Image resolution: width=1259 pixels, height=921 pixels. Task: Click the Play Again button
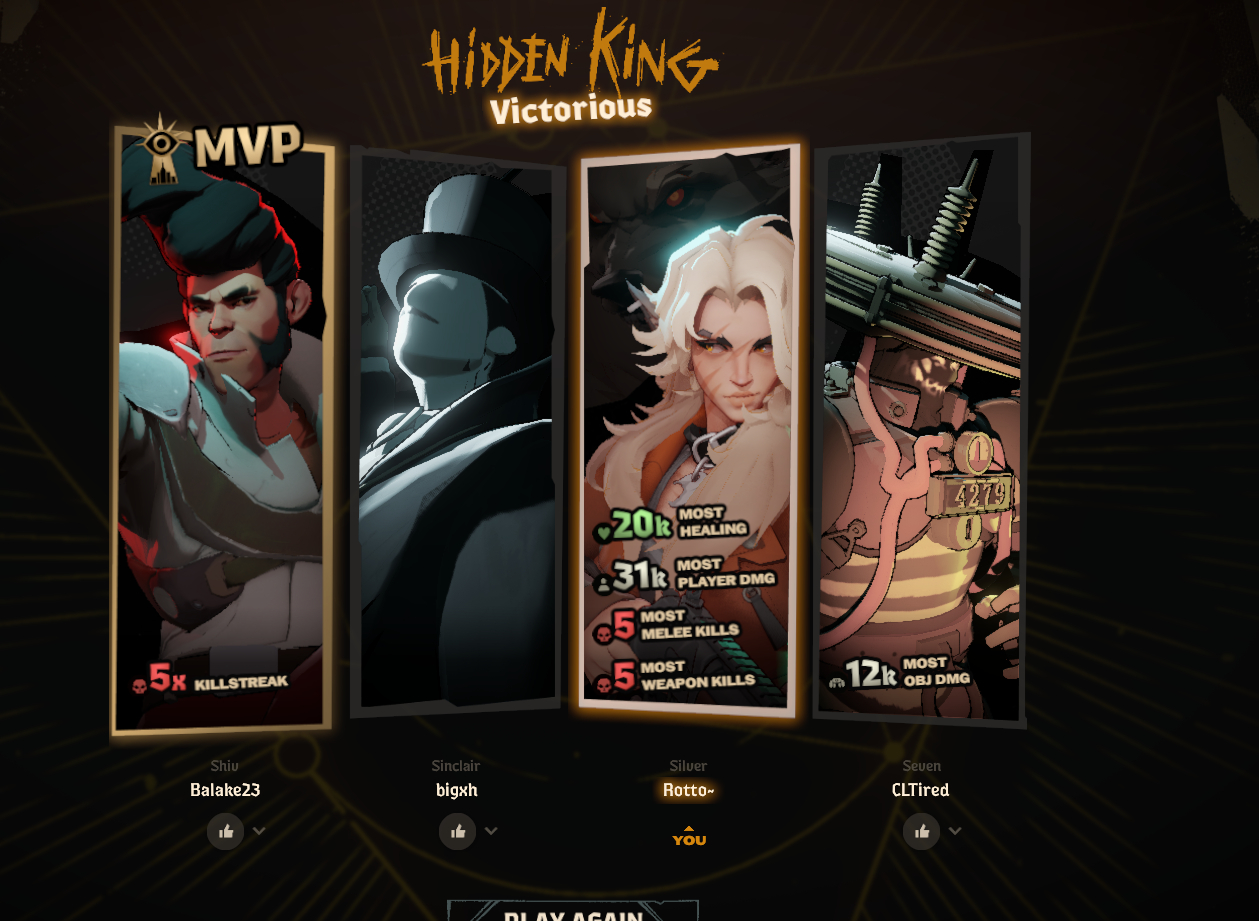572,912
